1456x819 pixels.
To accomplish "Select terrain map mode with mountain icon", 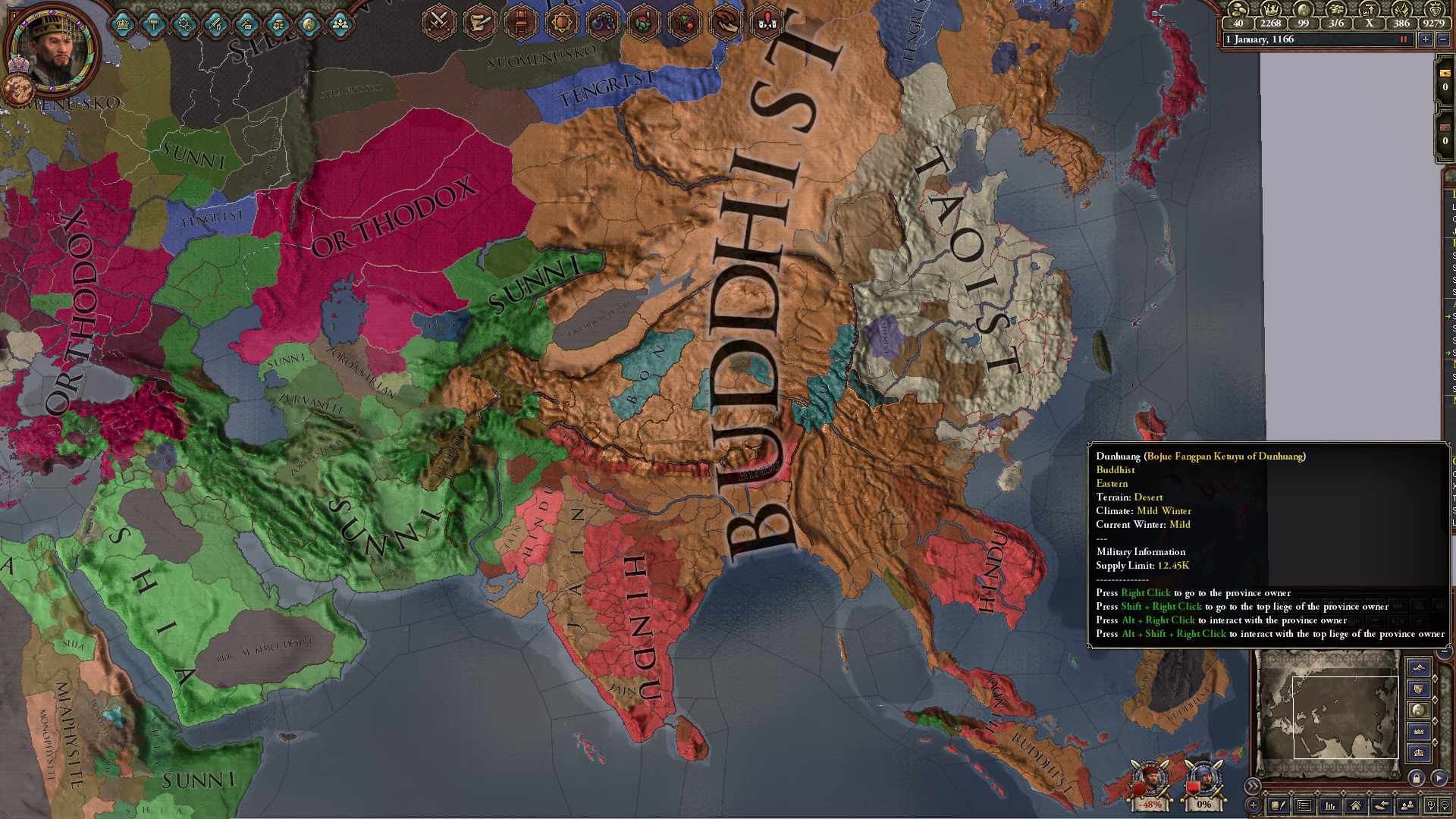I will click(1419, 668).
